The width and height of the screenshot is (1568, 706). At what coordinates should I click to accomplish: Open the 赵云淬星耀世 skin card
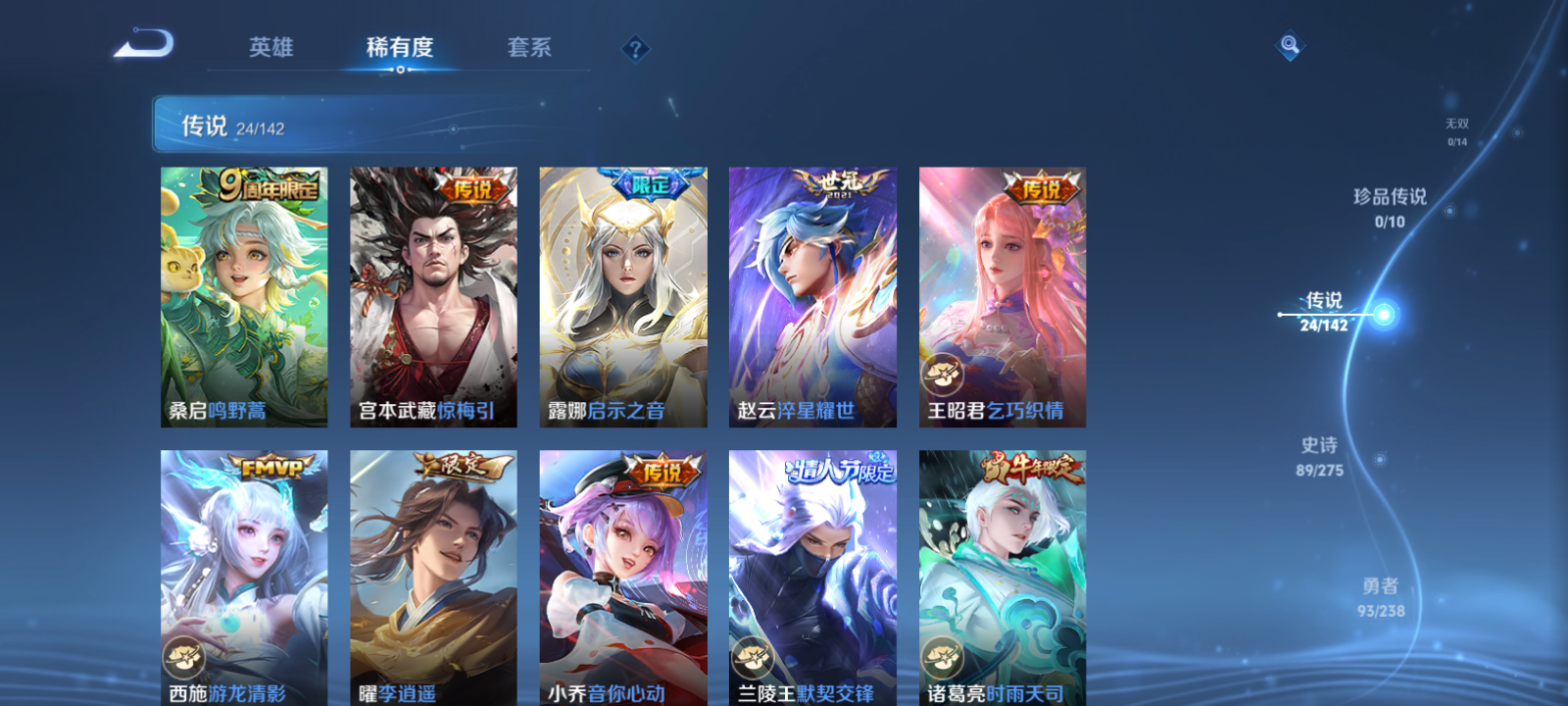pyautogui.click(x=813, y=294)
